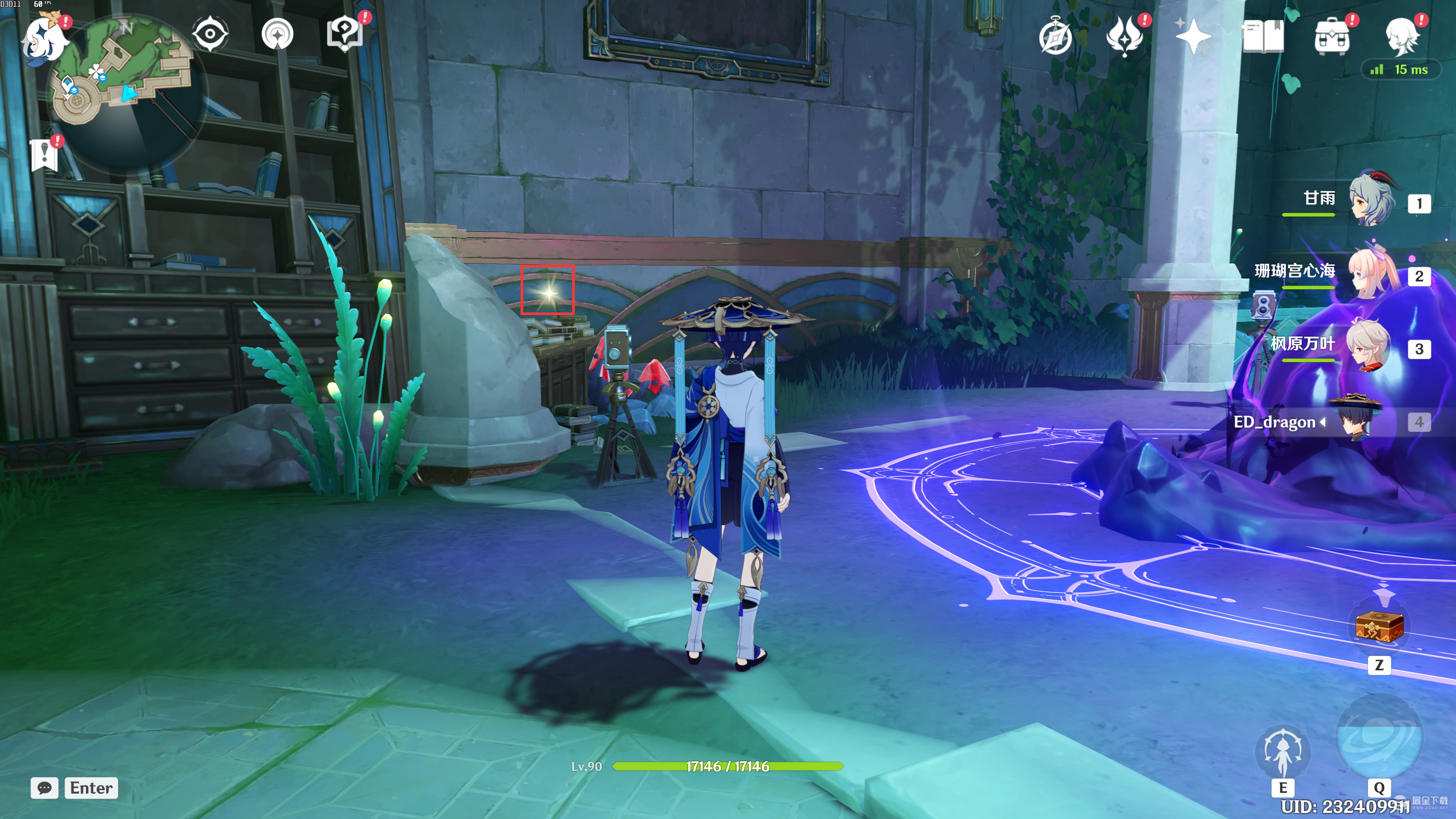Activate the elemental skill icon

pyautogui.click(x=1282, y=752)
